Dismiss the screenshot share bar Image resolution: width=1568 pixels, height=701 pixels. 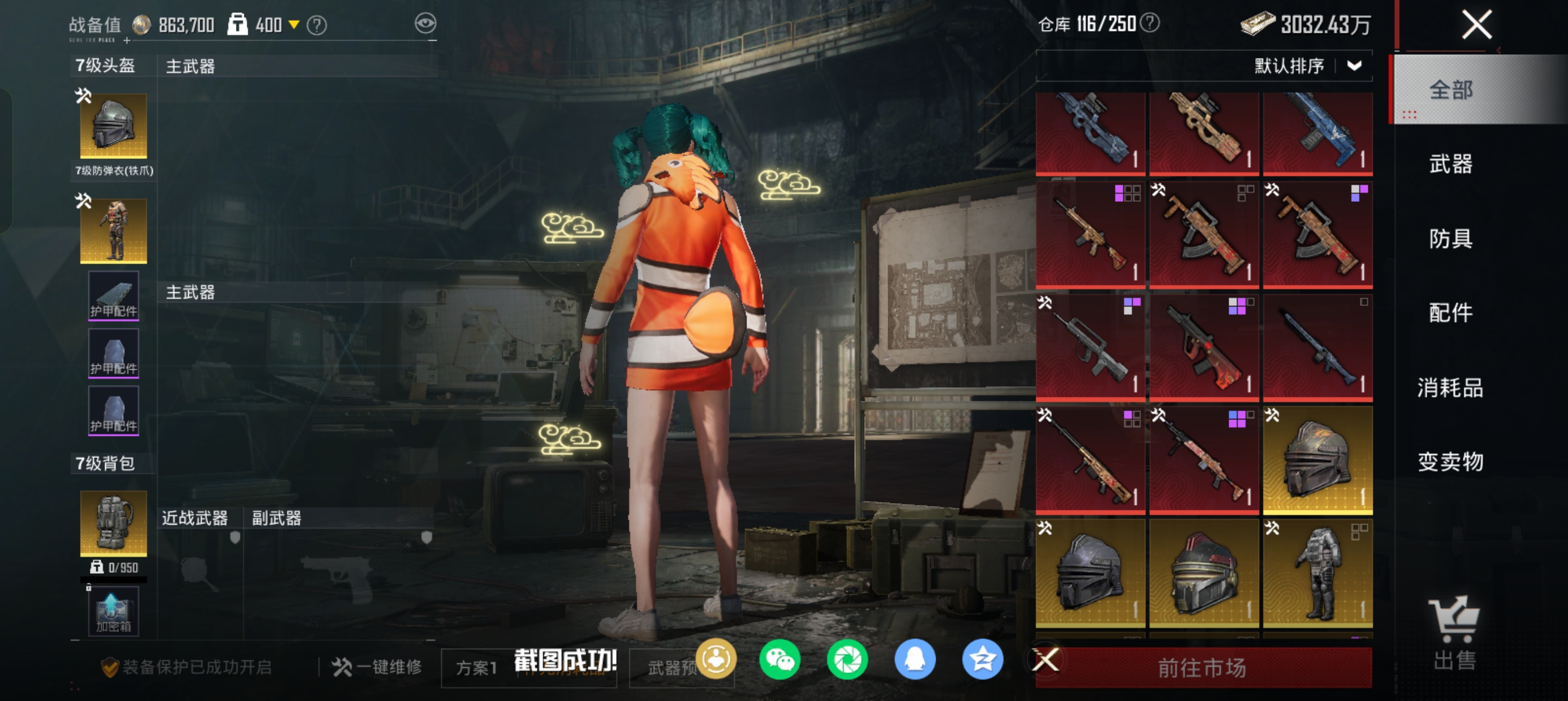coord(1045,659)
